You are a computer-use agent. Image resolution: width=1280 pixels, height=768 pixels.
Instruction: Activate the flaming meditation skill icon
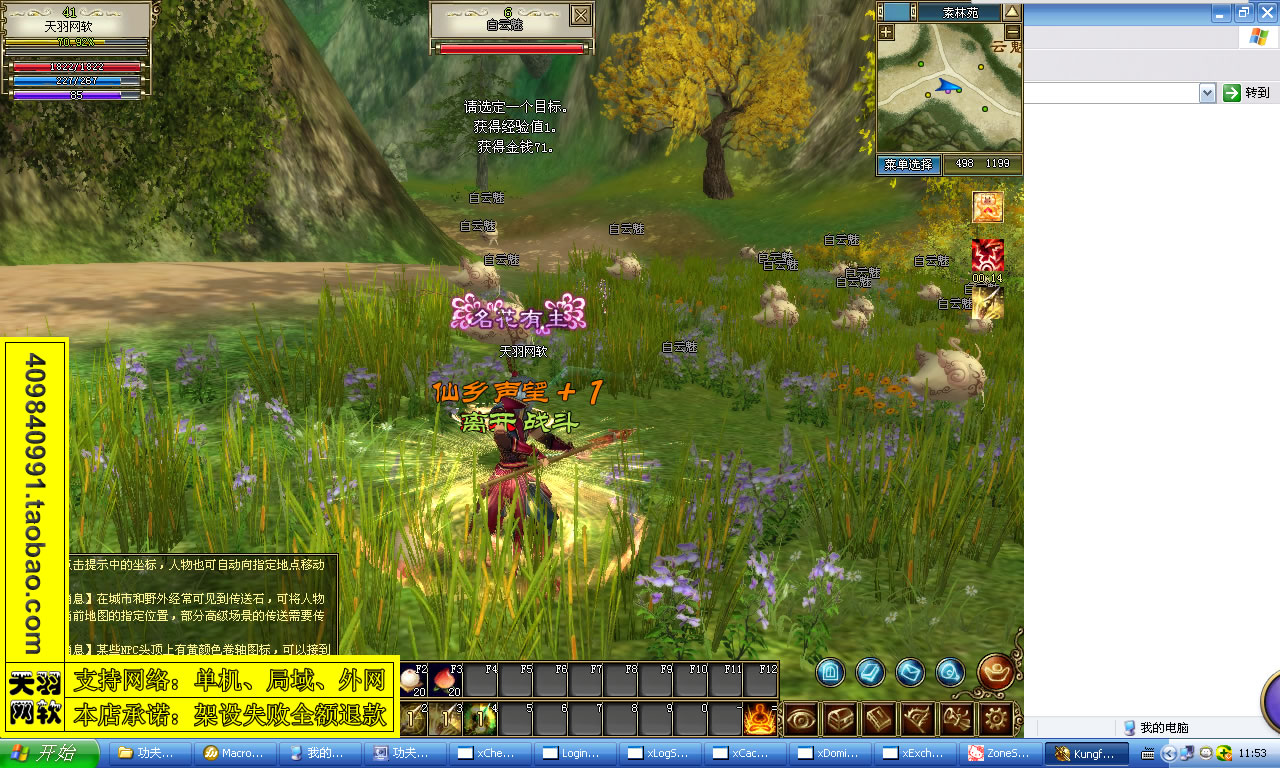(759, 719)
